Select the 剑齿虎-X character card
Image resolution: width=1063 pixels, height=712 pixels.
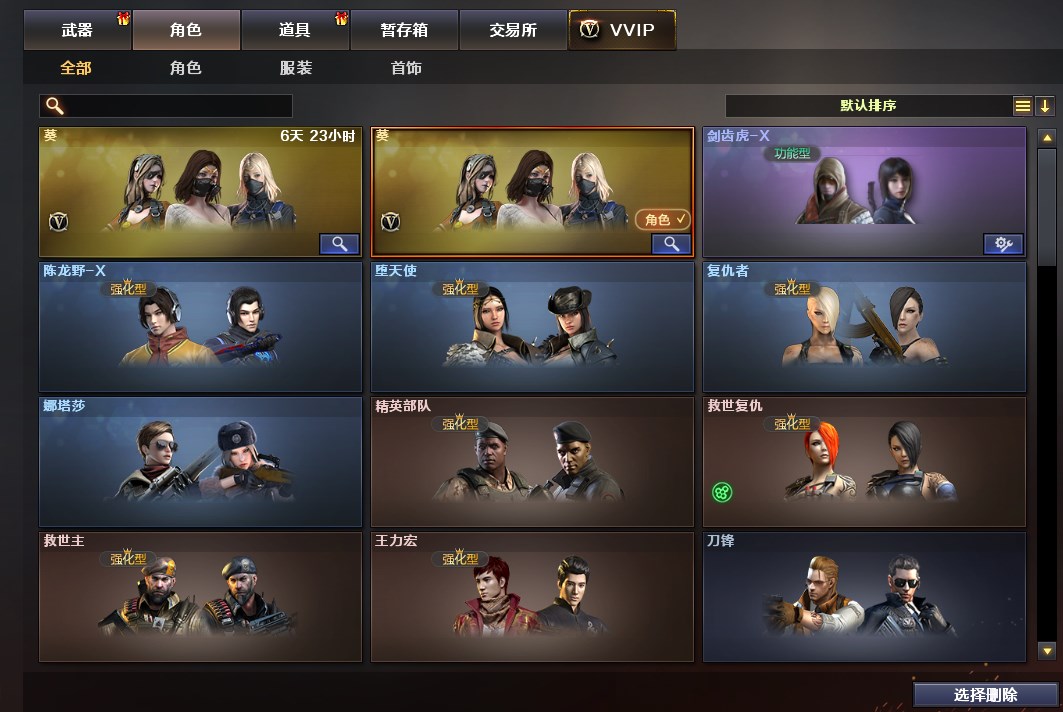[864, 191]
